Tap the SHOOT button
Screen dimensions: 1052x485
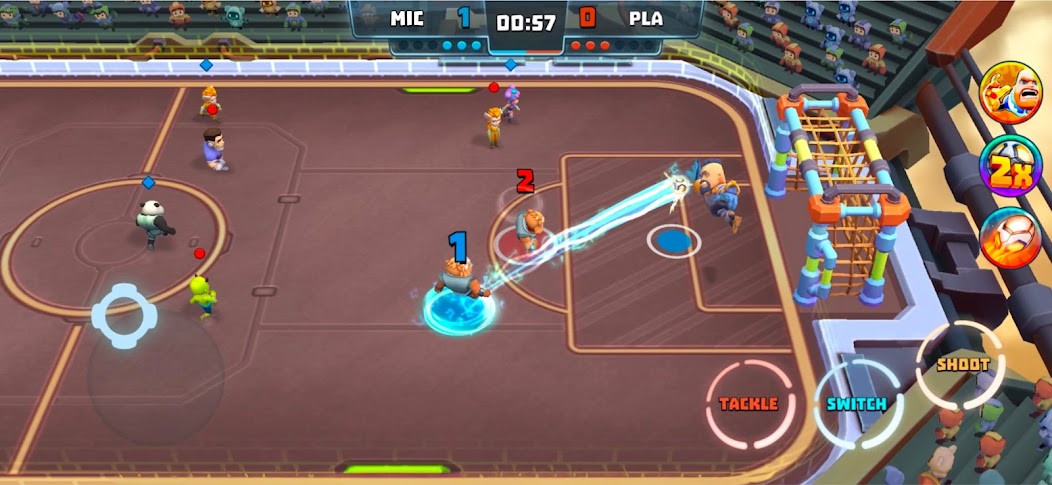click(962, 365)
